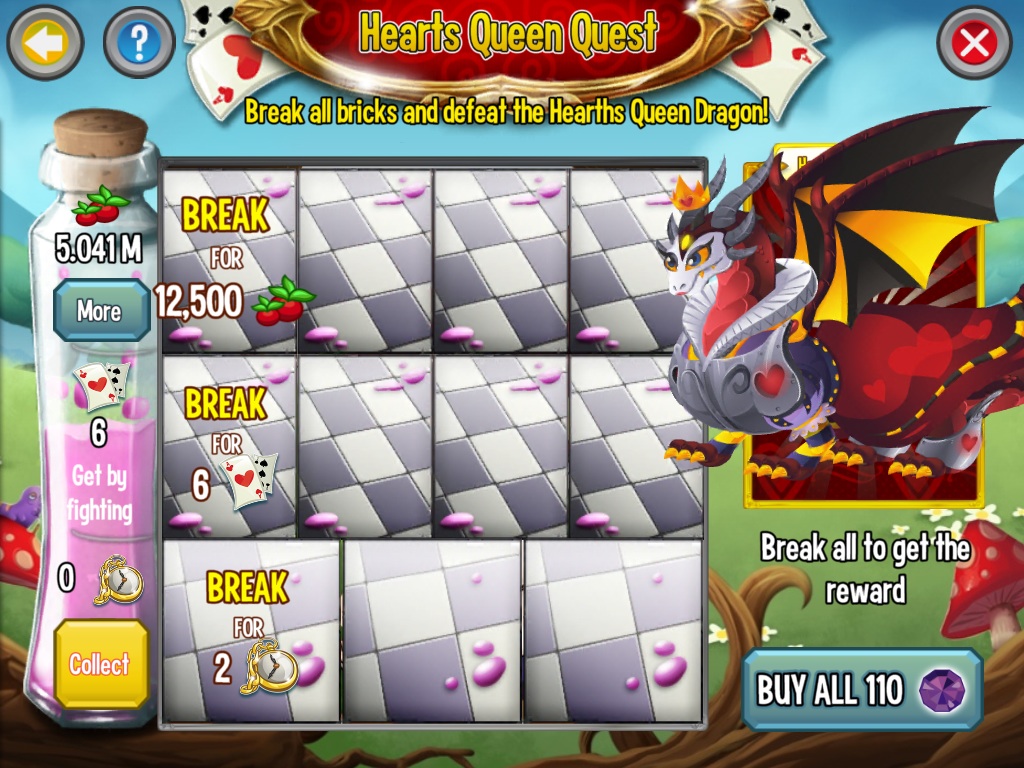Image resolution: width=1024 pixels, height=768 pixels.
Task: Go back with the yellow arrow button
Action: [44, 42]
